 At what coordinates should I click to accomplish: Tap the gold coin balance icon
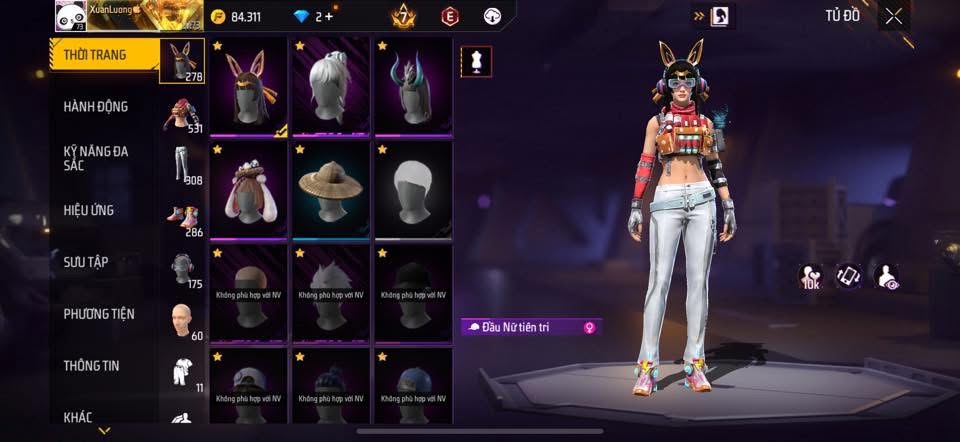[219, 17]
